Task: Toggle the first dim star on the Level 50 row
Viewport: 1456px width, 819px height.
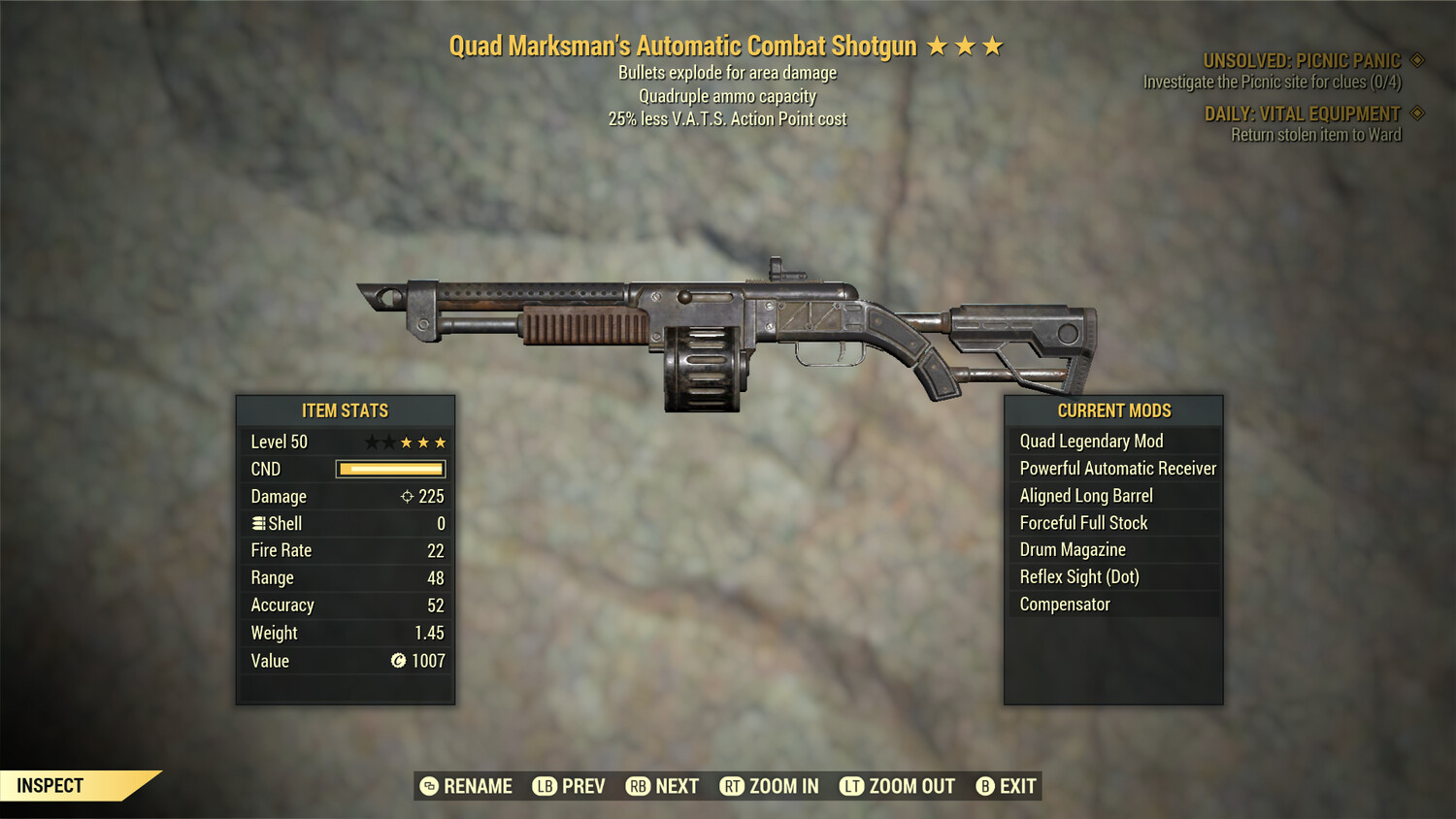Action: (x=372, y=442)
